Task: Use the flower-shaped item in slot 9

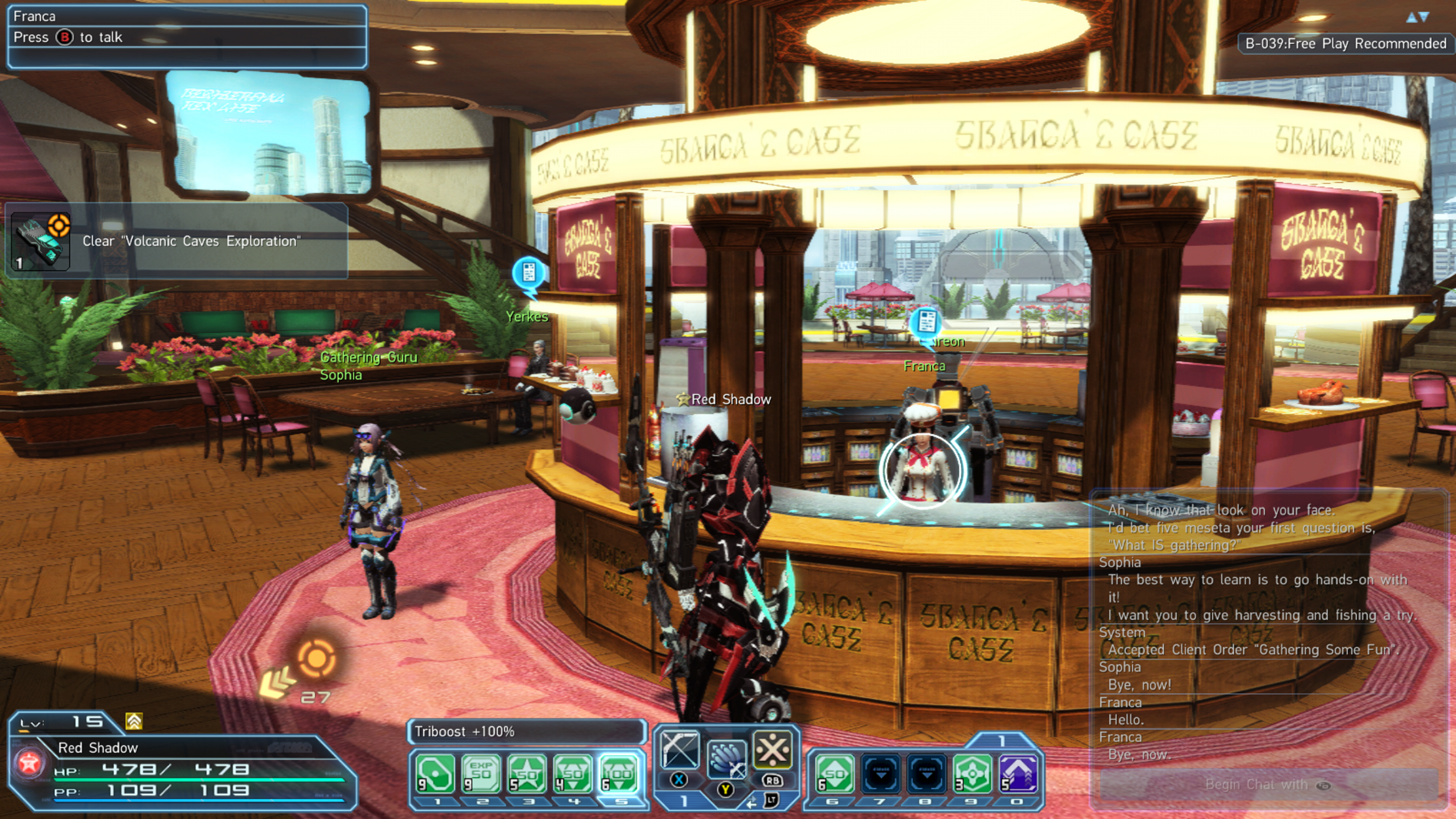Action: (x=972, y=773)
